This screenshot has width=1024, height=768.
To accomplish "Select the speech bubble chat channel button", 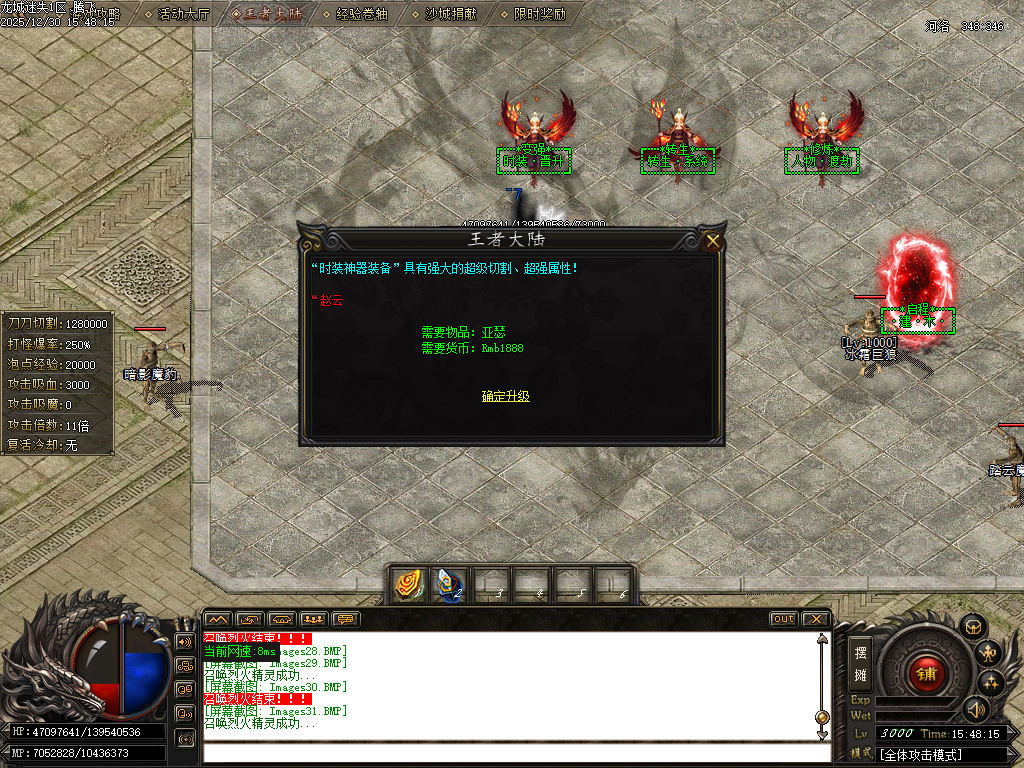I will [346, 619].
